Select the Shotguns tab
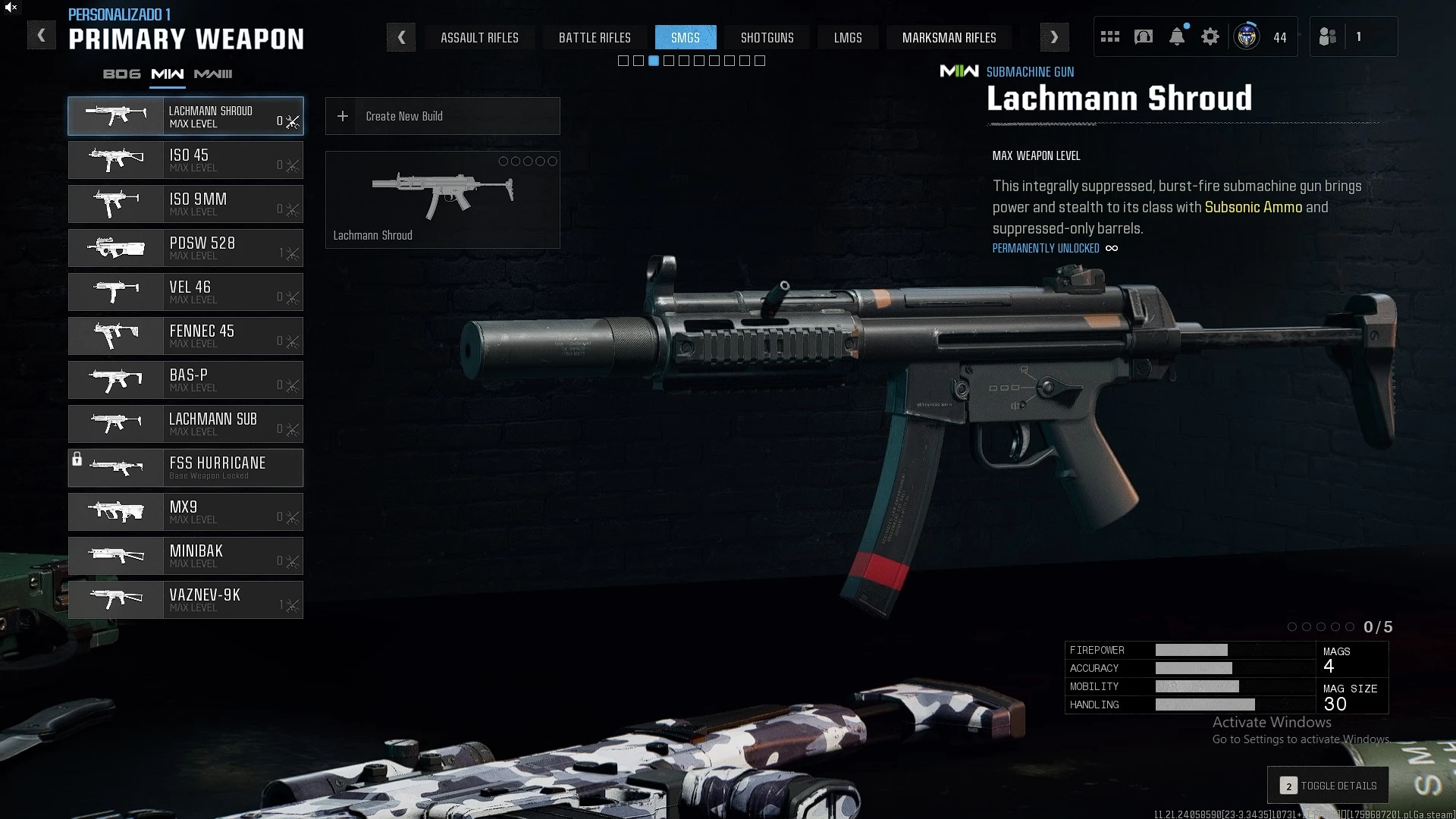1456x819 pixels. pos(767,37)
